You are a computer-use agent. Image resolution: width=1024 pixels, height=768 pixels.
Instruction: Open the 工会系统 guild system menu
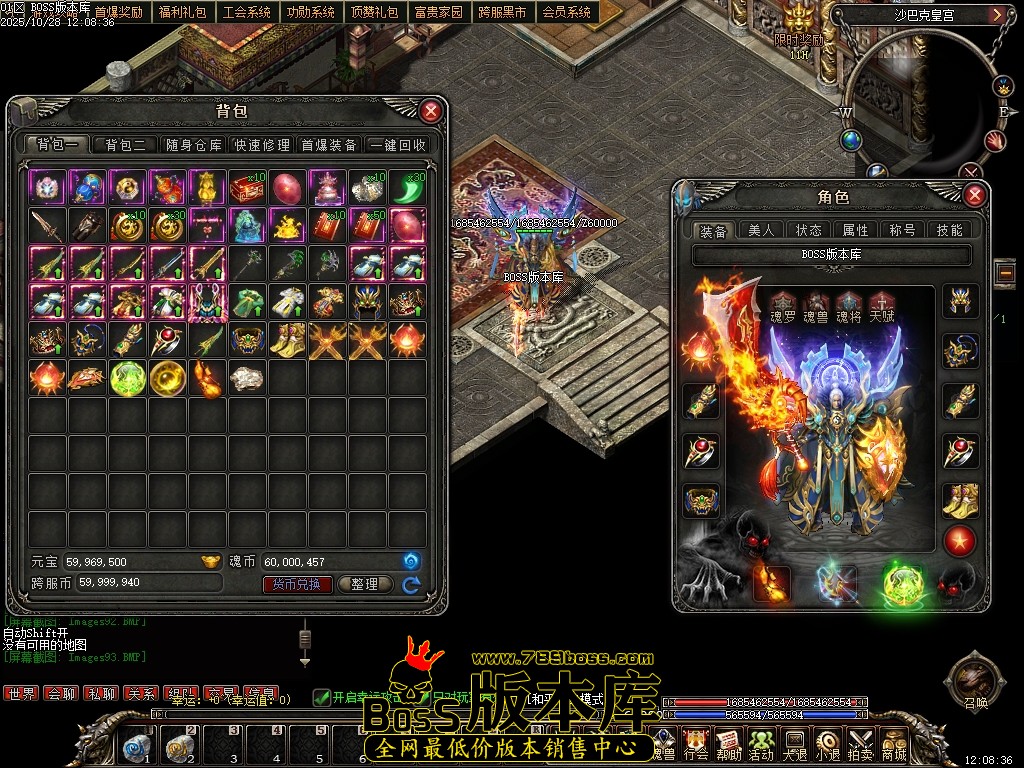[x=247, y=13]
